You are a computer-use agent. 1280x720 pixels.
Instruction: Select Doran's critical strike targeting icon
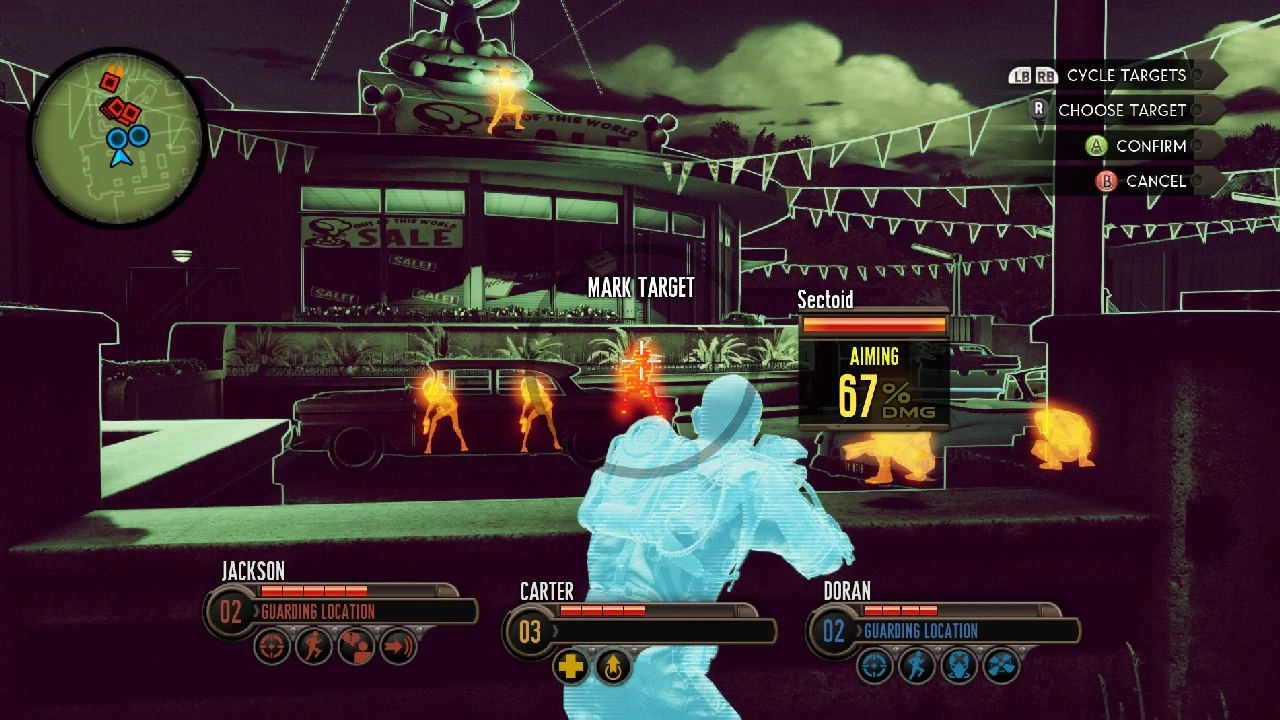tap(875, 665)
